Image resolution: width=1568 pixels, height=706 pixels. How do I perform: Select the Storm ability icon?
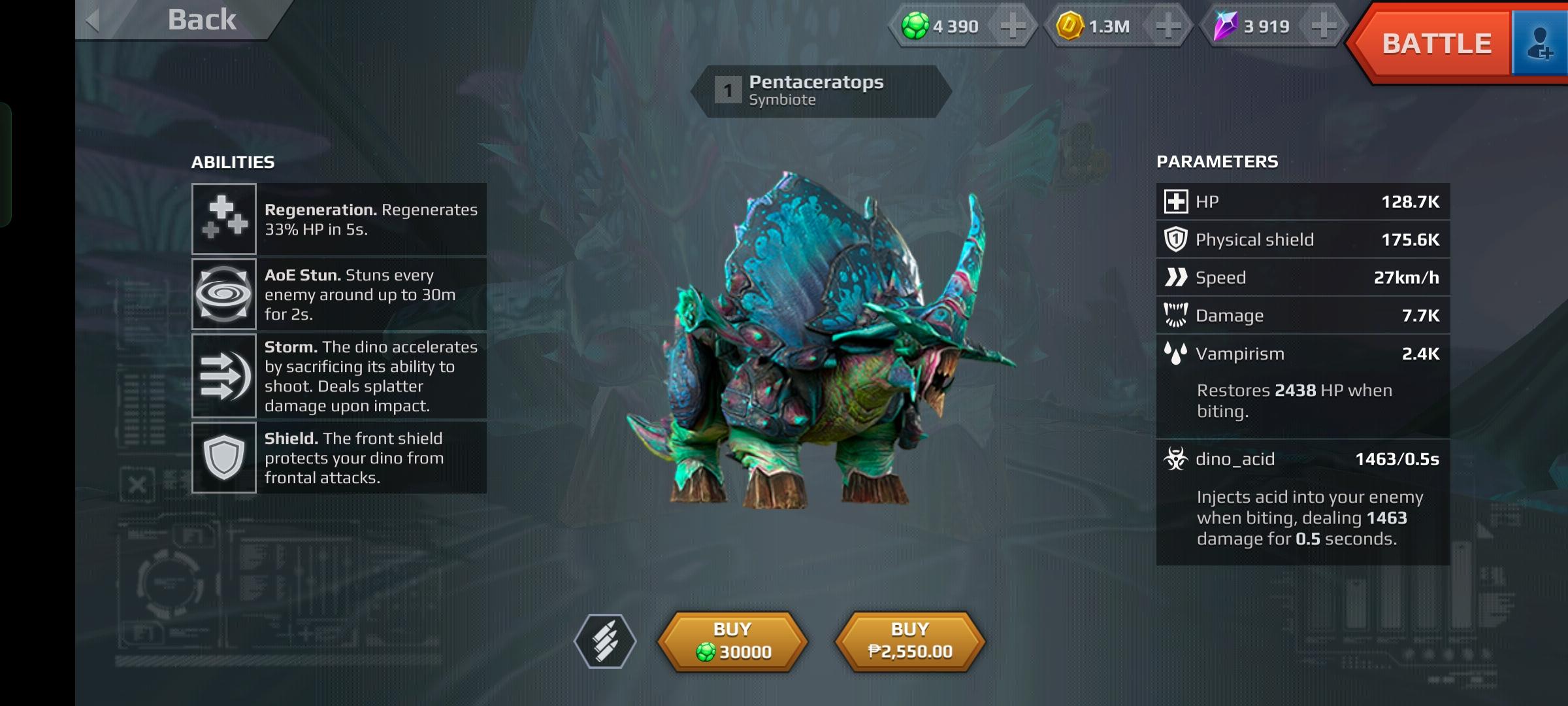tap(223, 376)
